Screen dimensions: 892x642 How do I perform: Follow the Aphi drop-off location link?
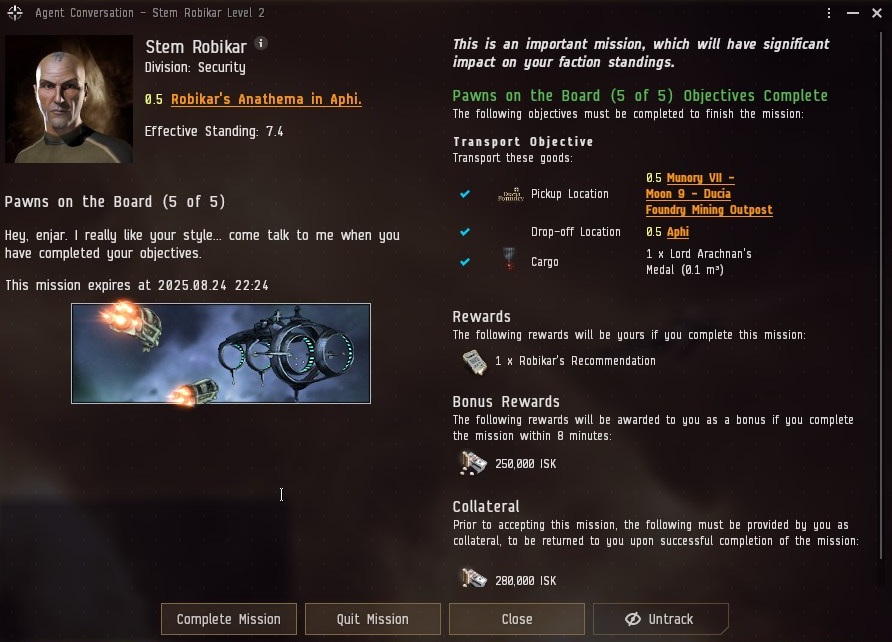[677, 232]
